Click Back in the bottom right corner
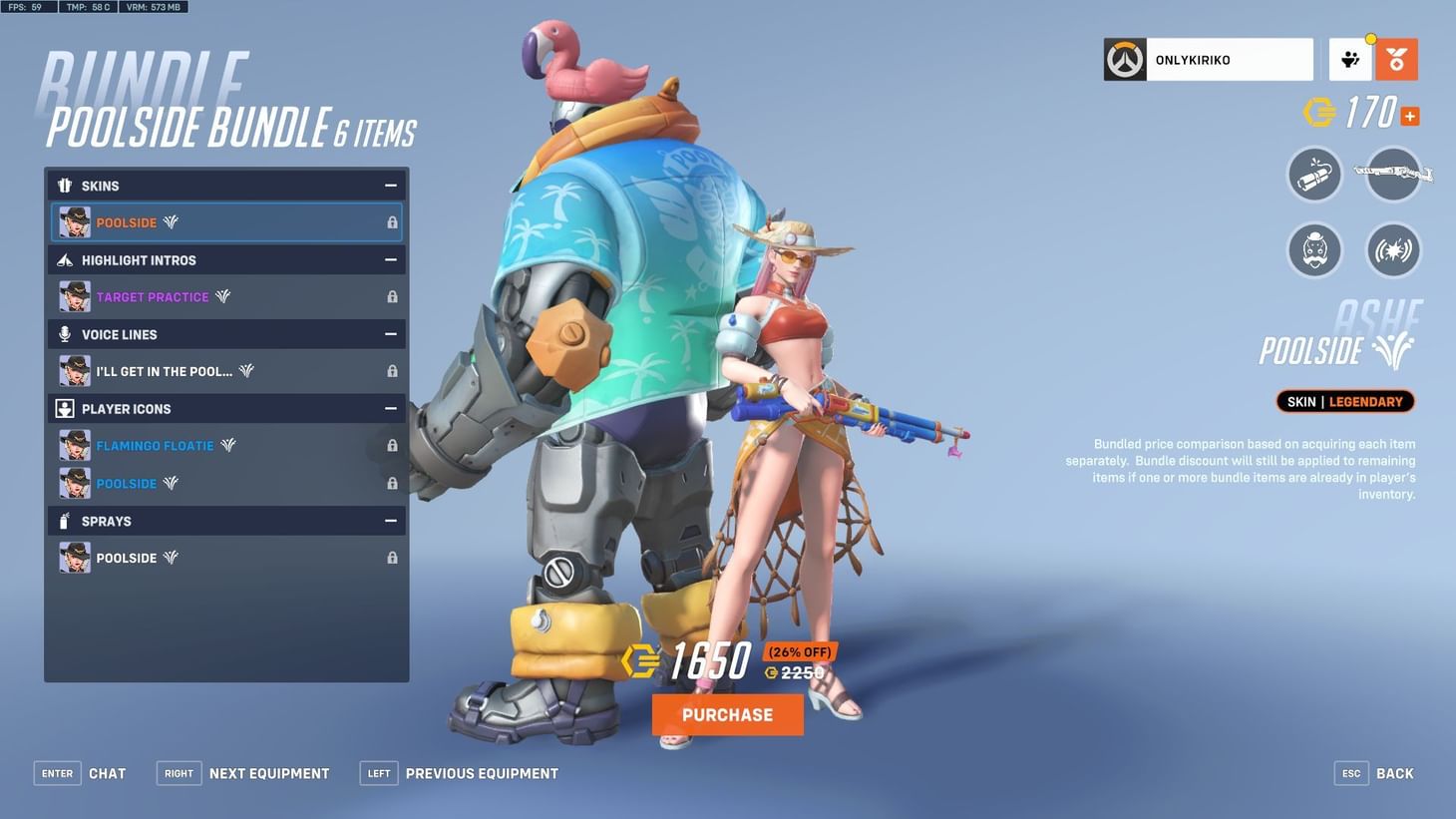 pyautogui.click(x=1394, y=772)
